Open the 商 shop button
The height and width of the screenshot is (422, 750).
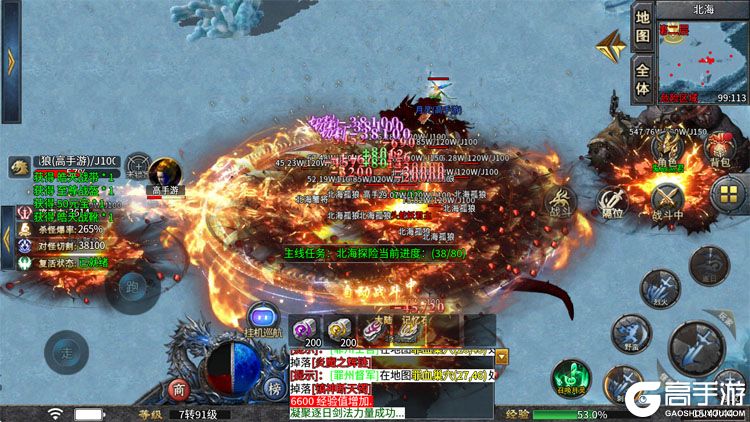pos(180,390)
